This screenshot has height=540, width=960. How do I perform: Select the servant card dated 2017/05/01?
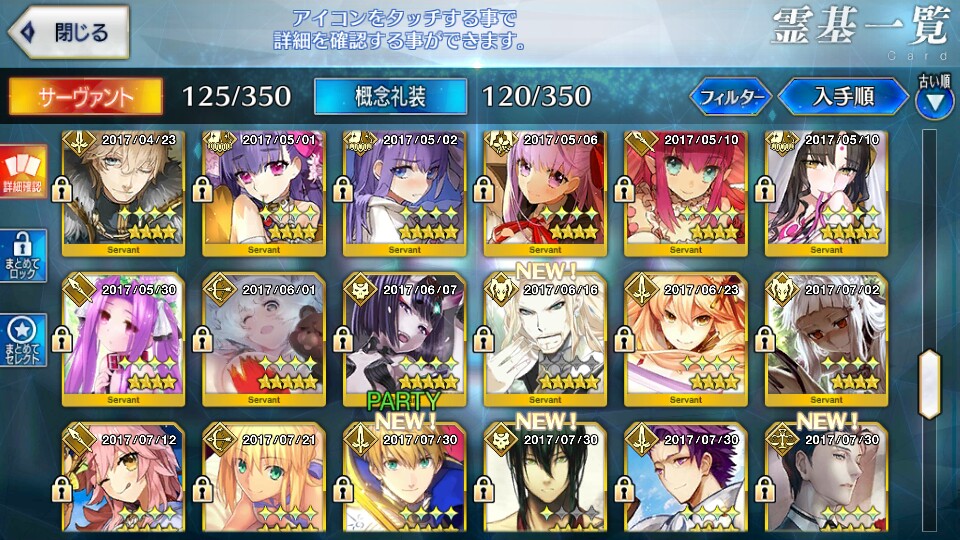[x=264, y=192]
